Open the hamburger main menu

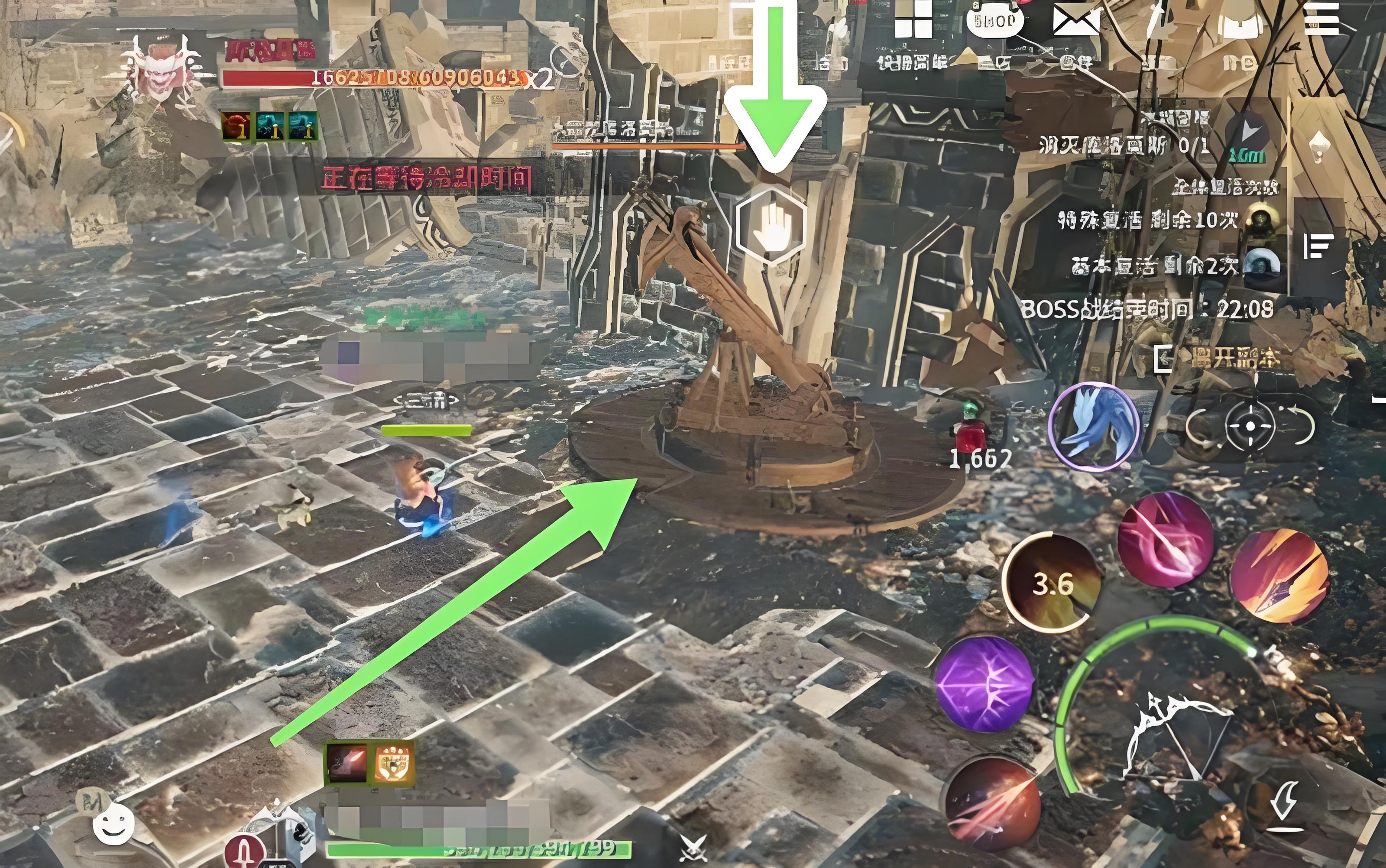(1321, 19)
